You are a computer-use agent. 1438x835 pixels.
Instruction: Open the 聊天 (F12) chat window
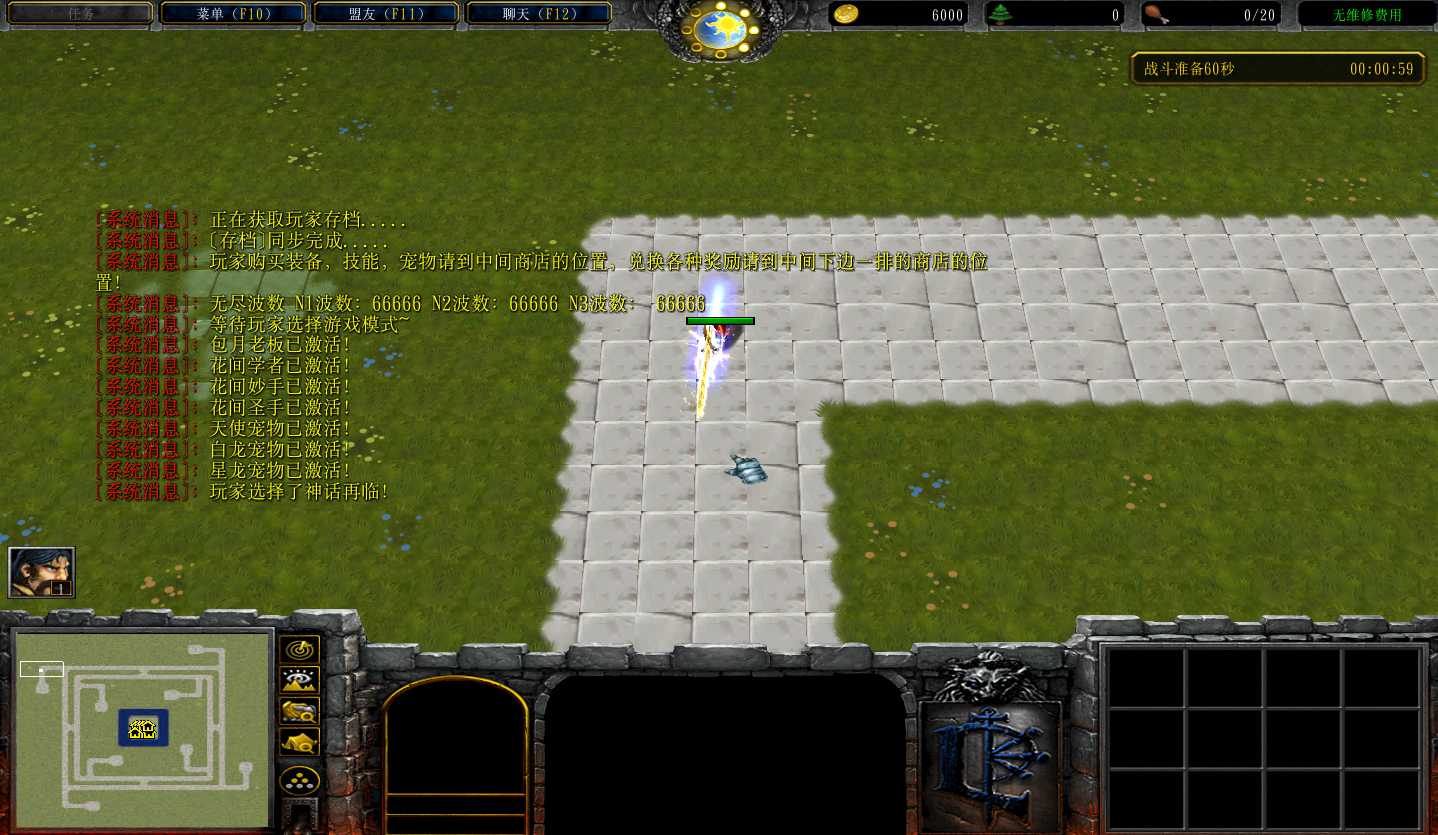point(538,12)
